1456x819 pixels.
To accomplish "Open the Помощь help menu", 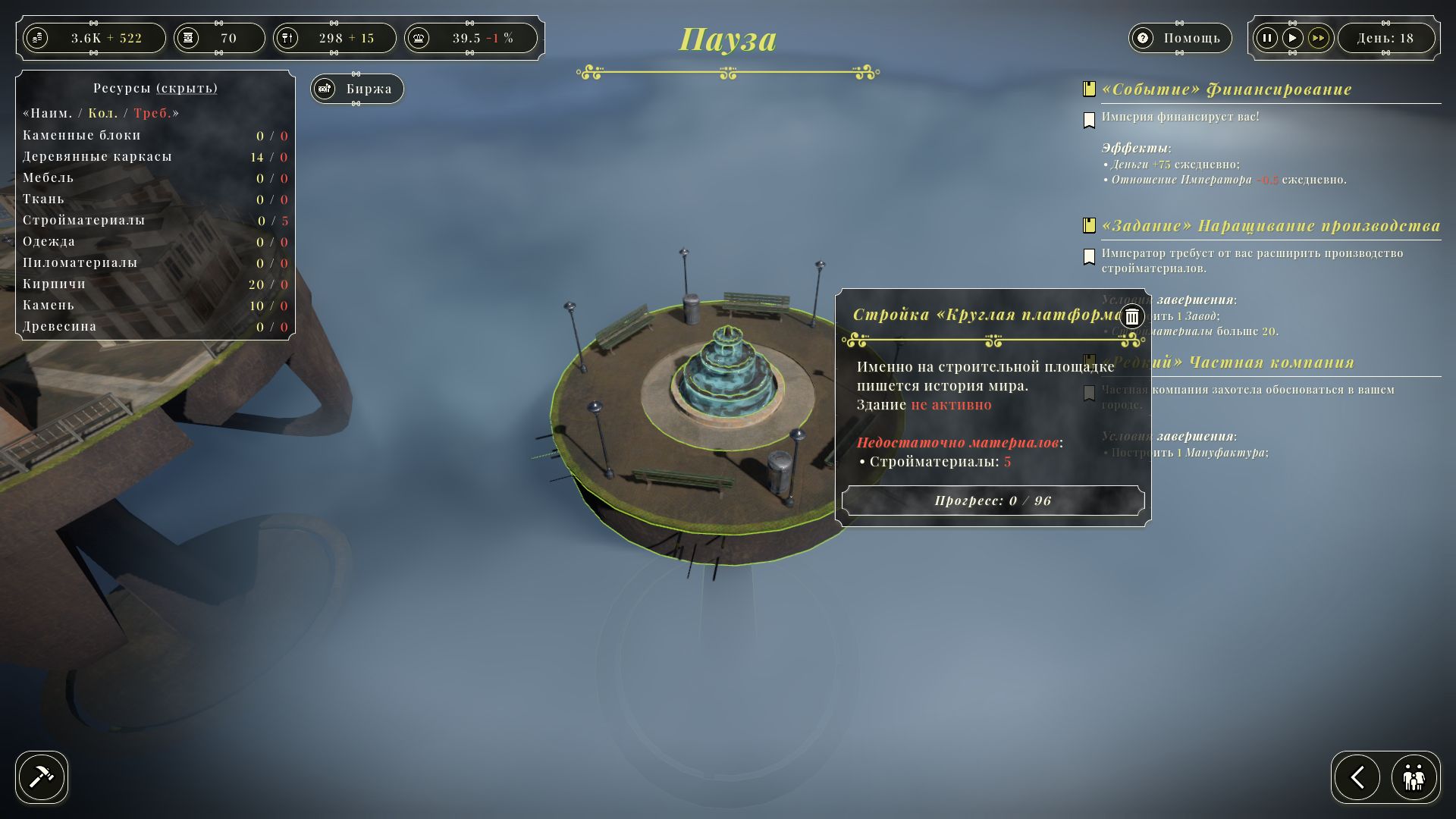I will point(1179,38).
